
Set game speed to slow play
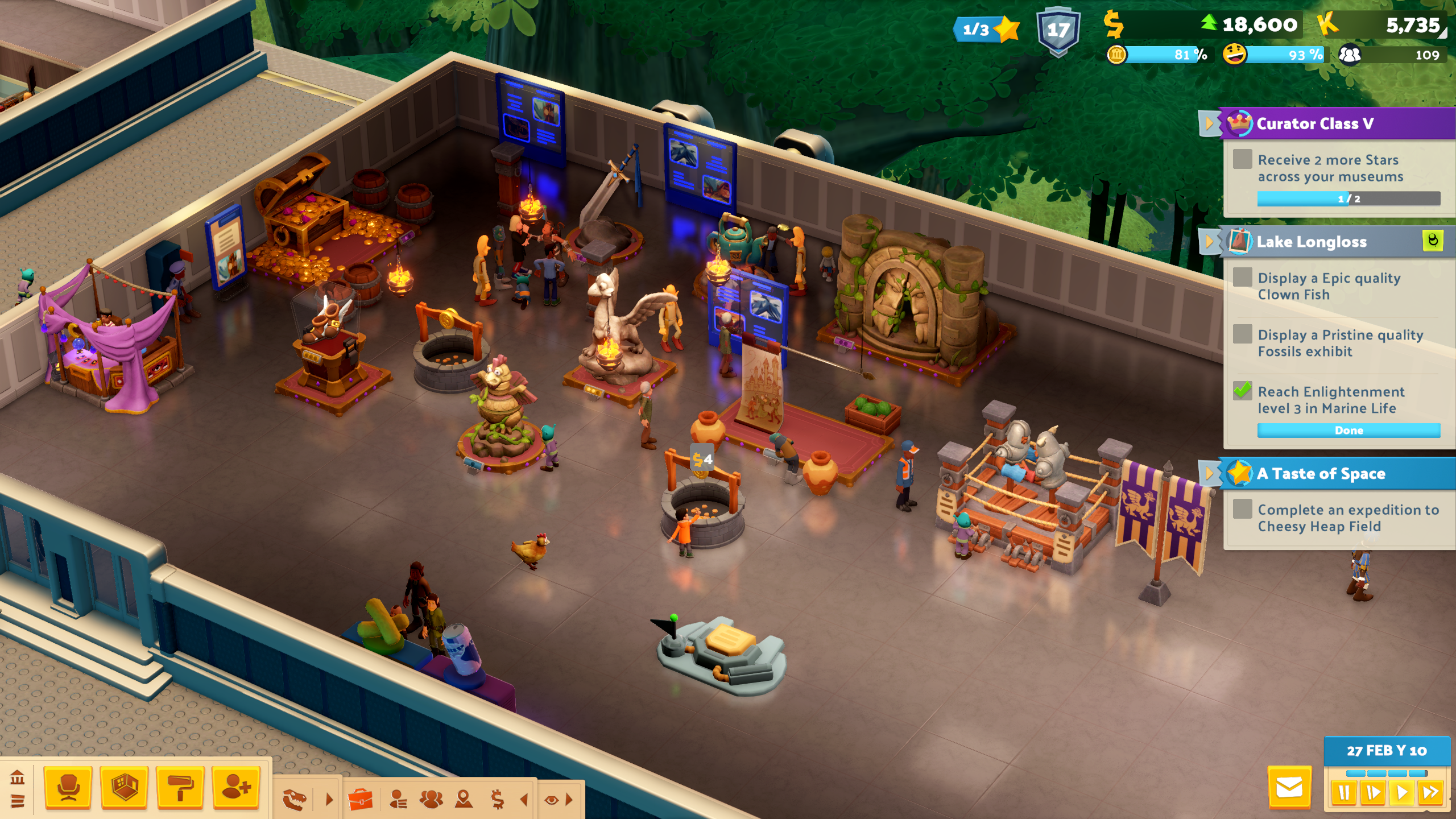coord(1373,793)
